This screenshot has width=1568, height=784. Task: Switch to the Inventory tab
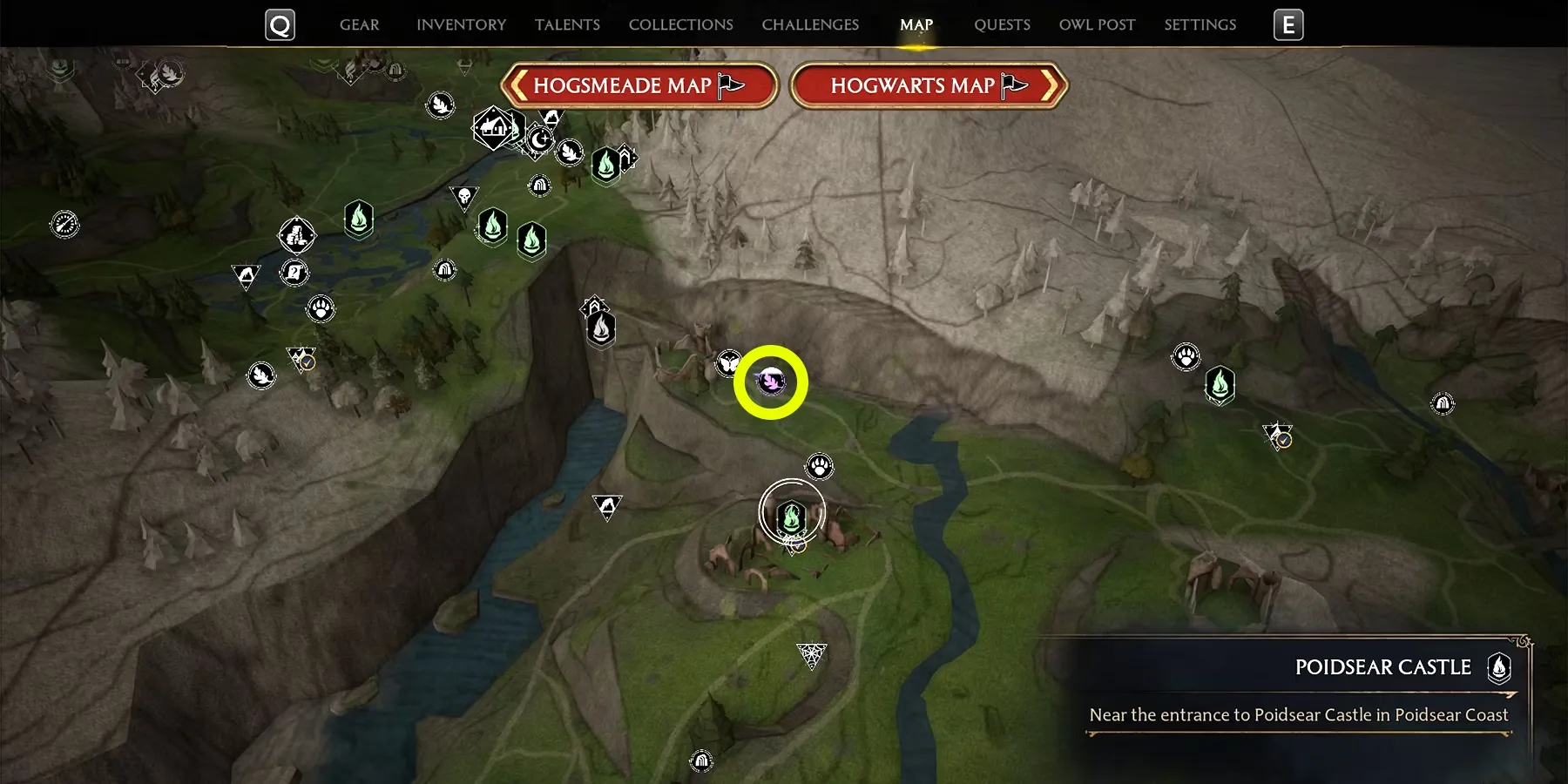point(461,24)
